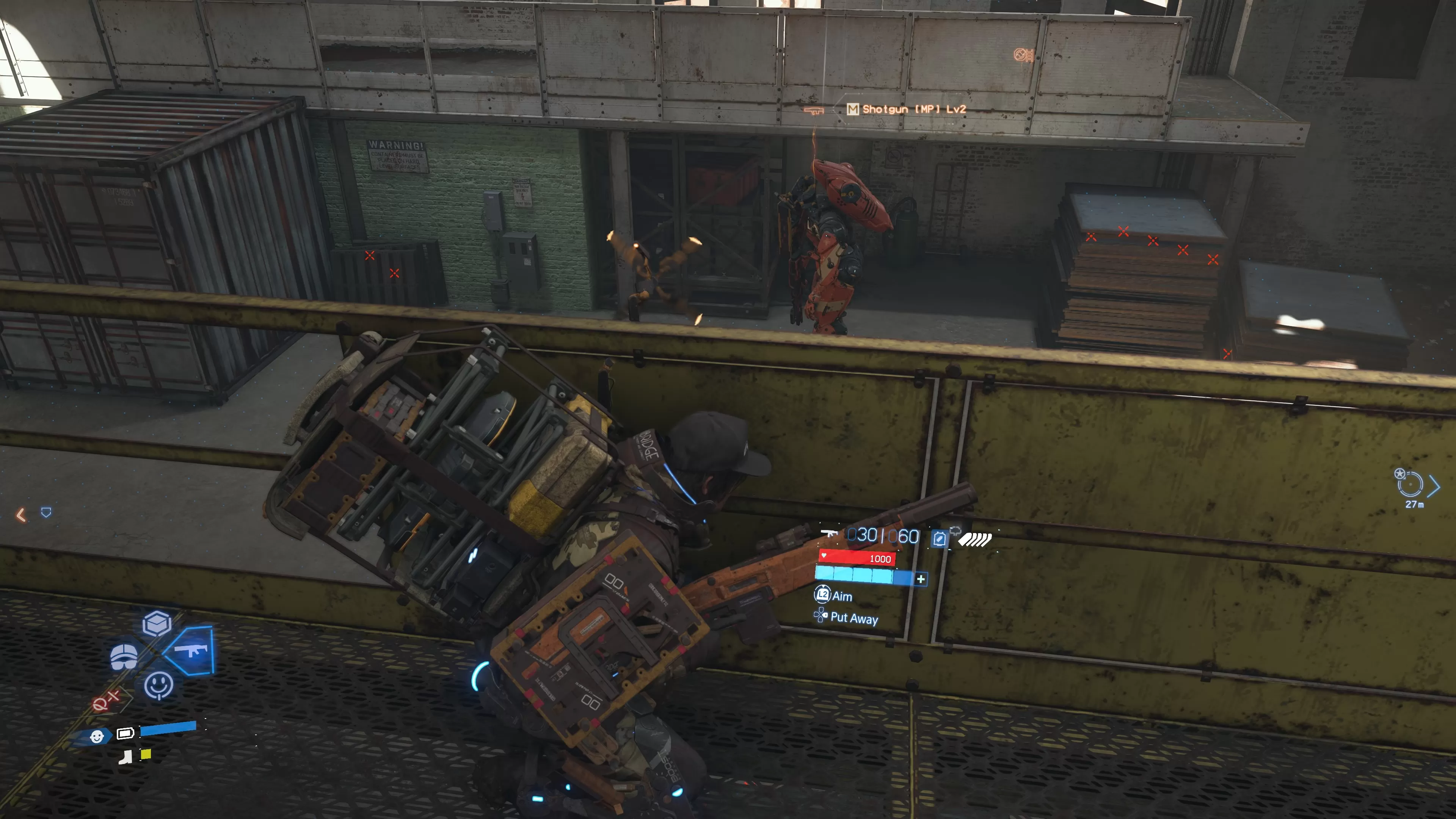Select the small blue shield marker
This screenshot has width=1456, height=819.
[46, 512]
